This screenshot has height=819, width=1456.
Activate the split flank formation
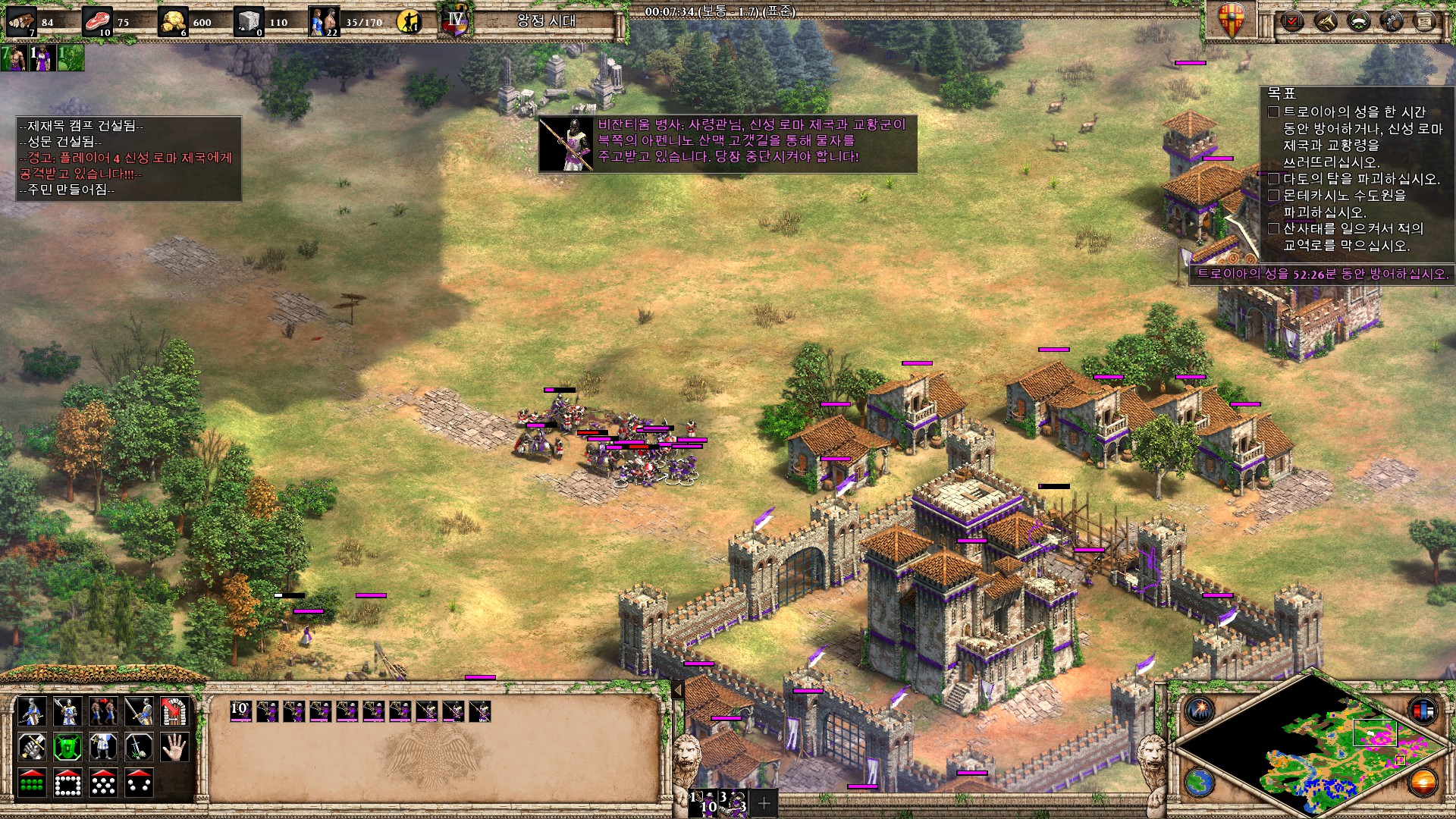pos(139,783)
